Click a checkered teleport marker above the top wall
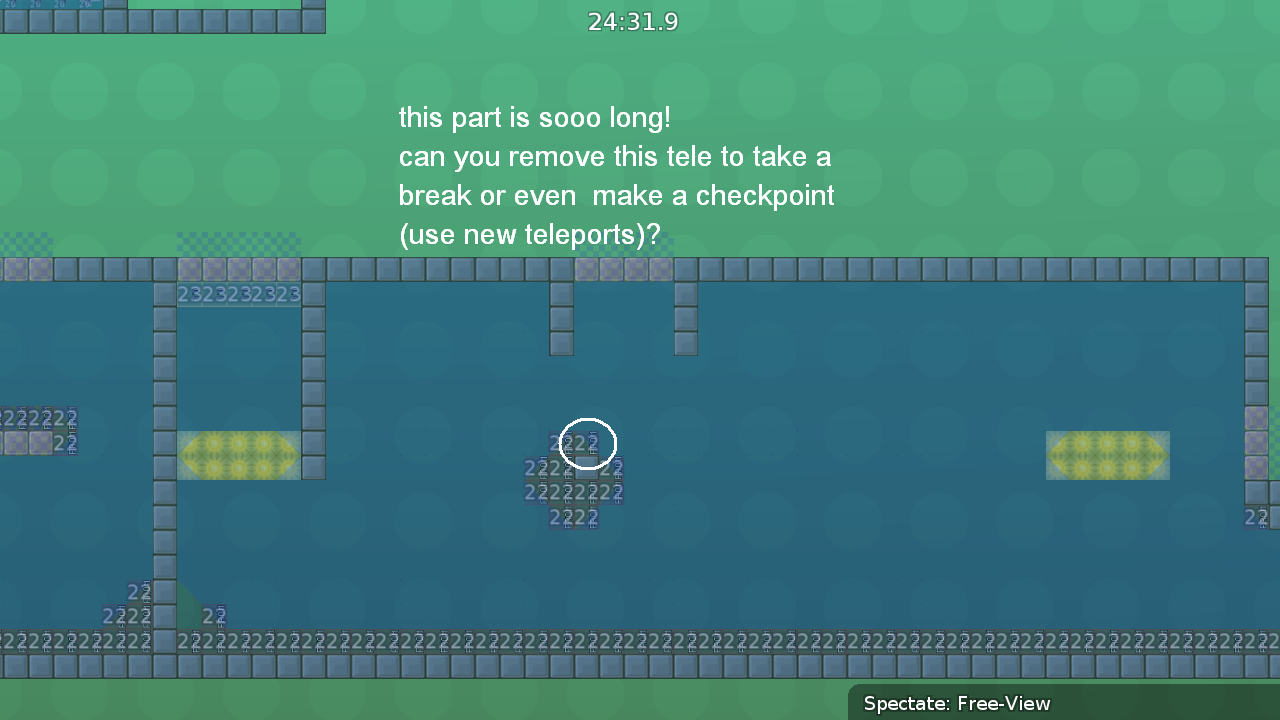Viewport: 1280px width, 720px height. (238, 243)
